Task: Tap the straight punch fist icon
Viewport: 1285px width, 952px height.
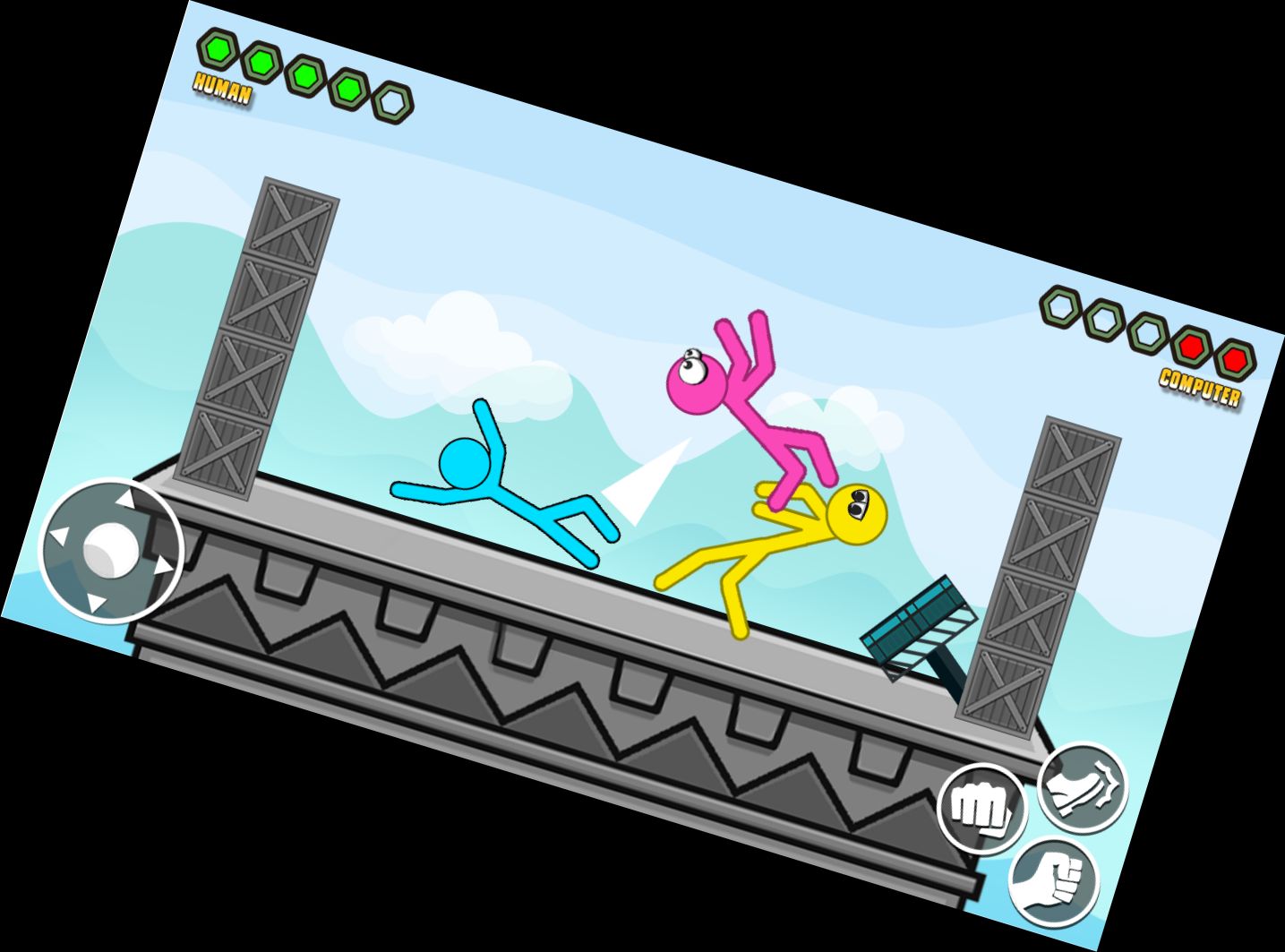Action: pyautogui.click(x=982, y=810)
